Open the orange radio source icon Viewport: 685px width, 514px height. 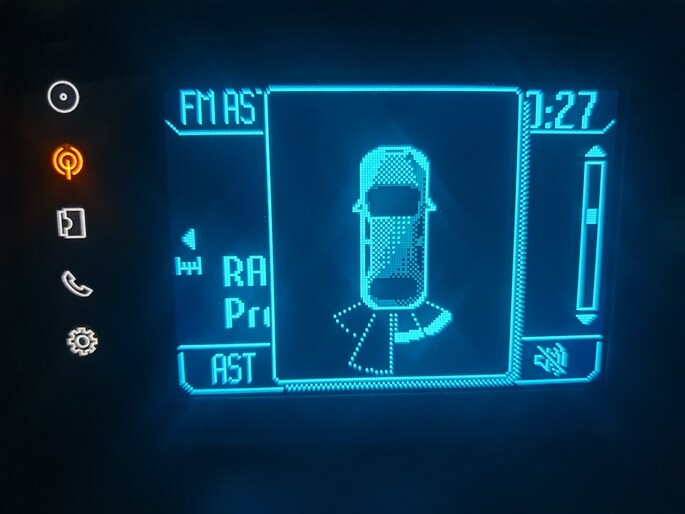(x=67, y=161)
